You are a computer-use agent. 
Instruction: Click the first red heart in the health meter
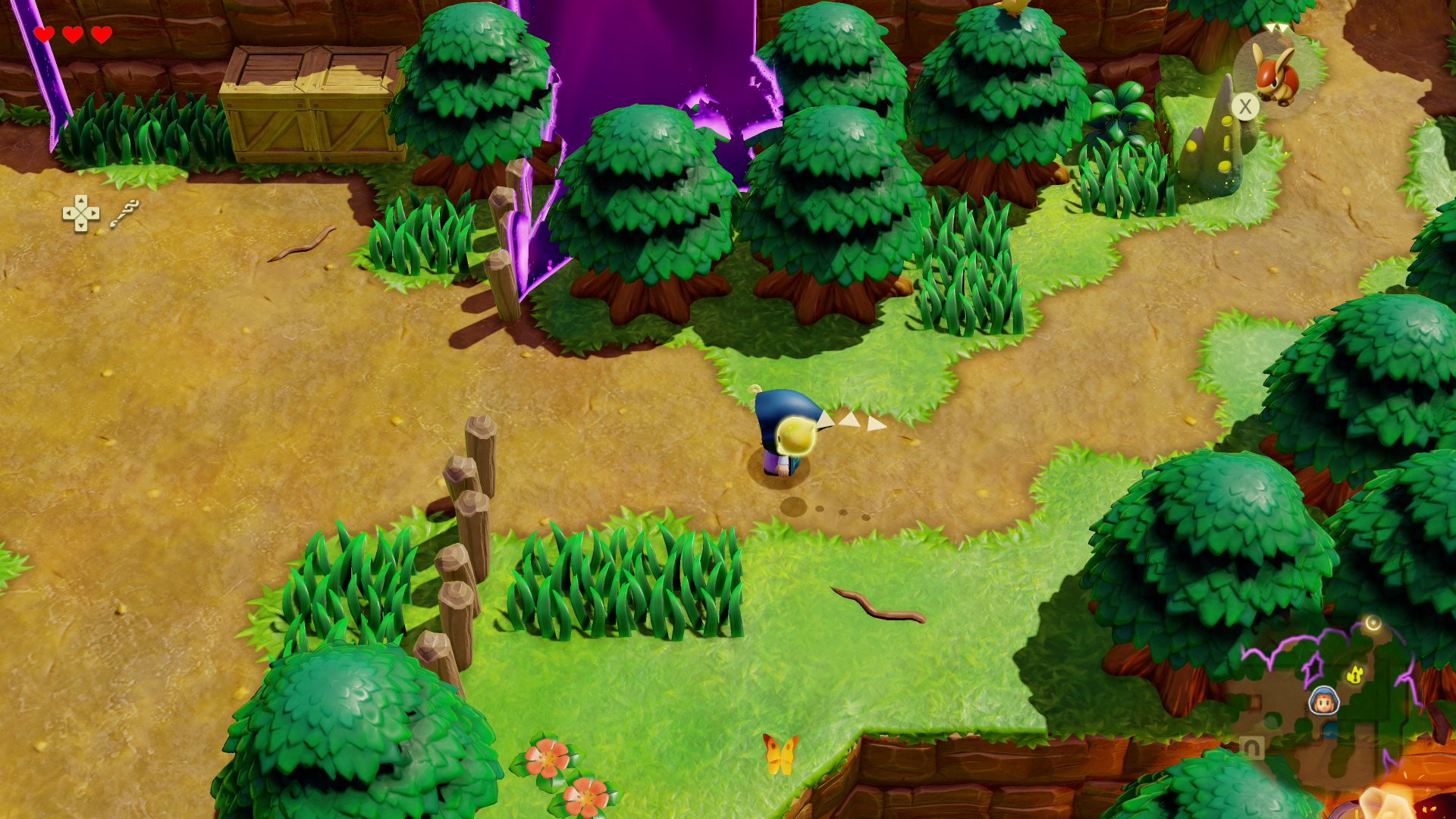click(x=45, y=34)
